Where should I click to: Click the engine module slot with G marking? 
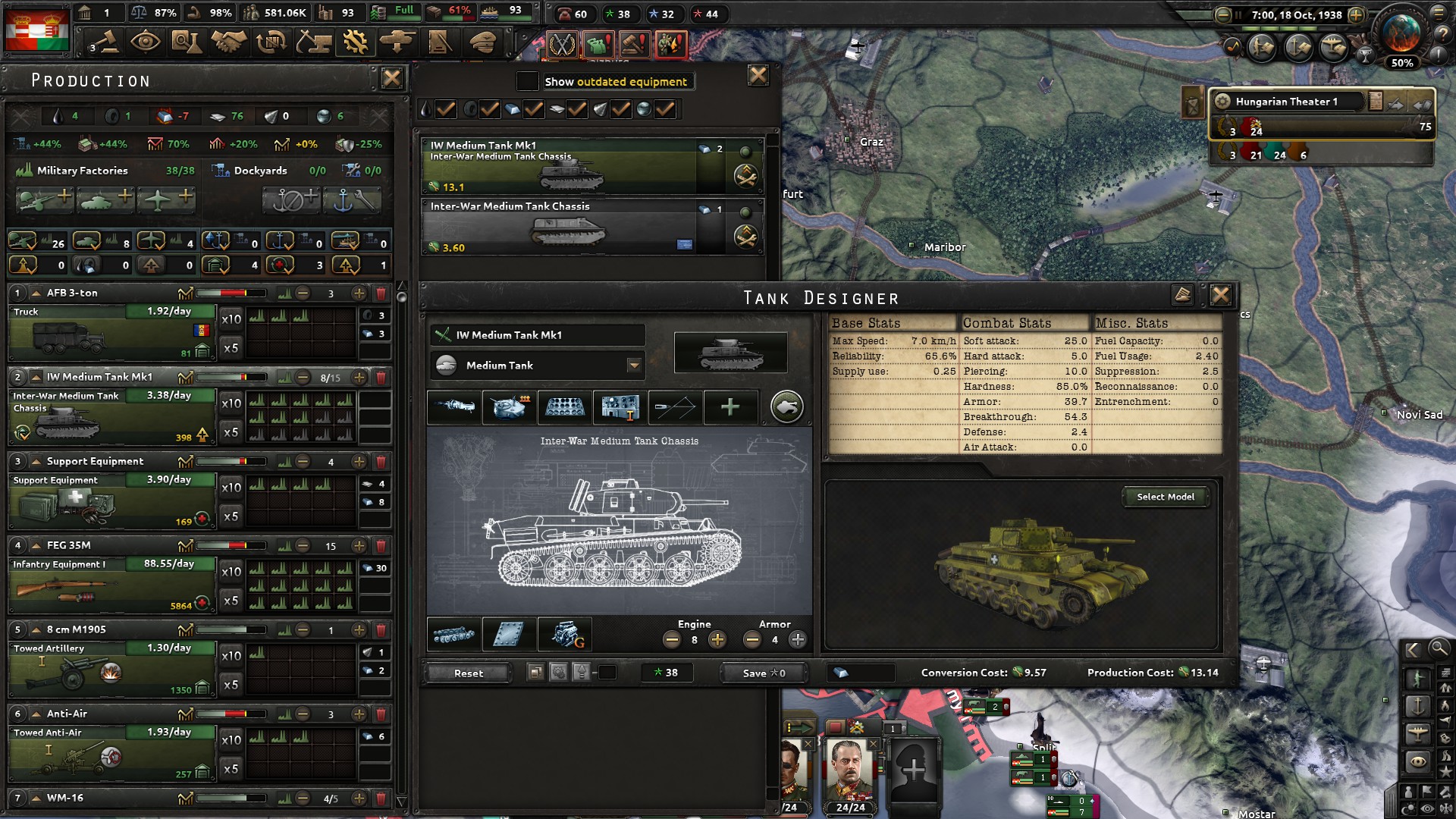click(x=565, y=635)
